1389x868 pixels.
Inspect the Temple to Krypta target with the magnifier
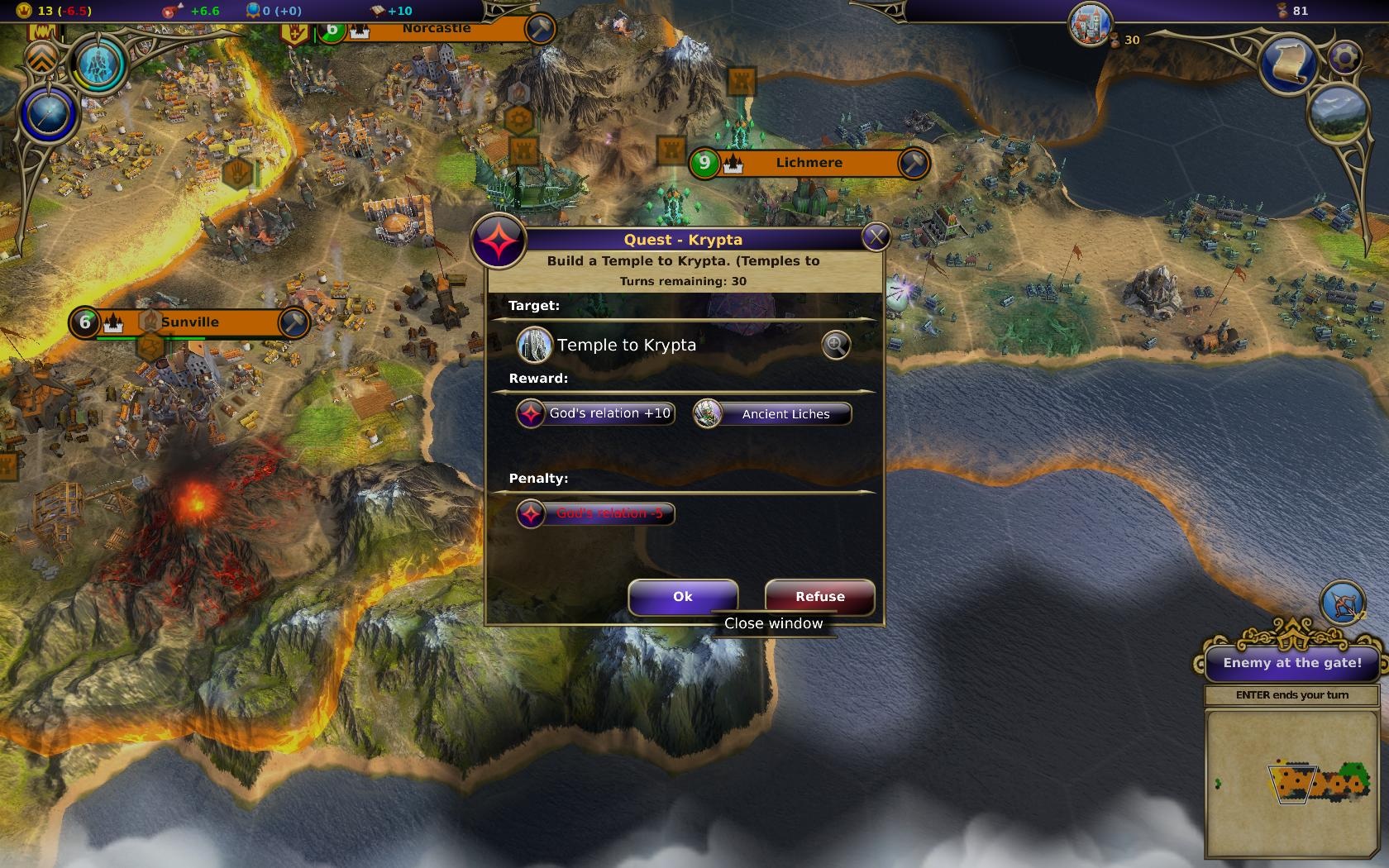[x=836, y=345]
